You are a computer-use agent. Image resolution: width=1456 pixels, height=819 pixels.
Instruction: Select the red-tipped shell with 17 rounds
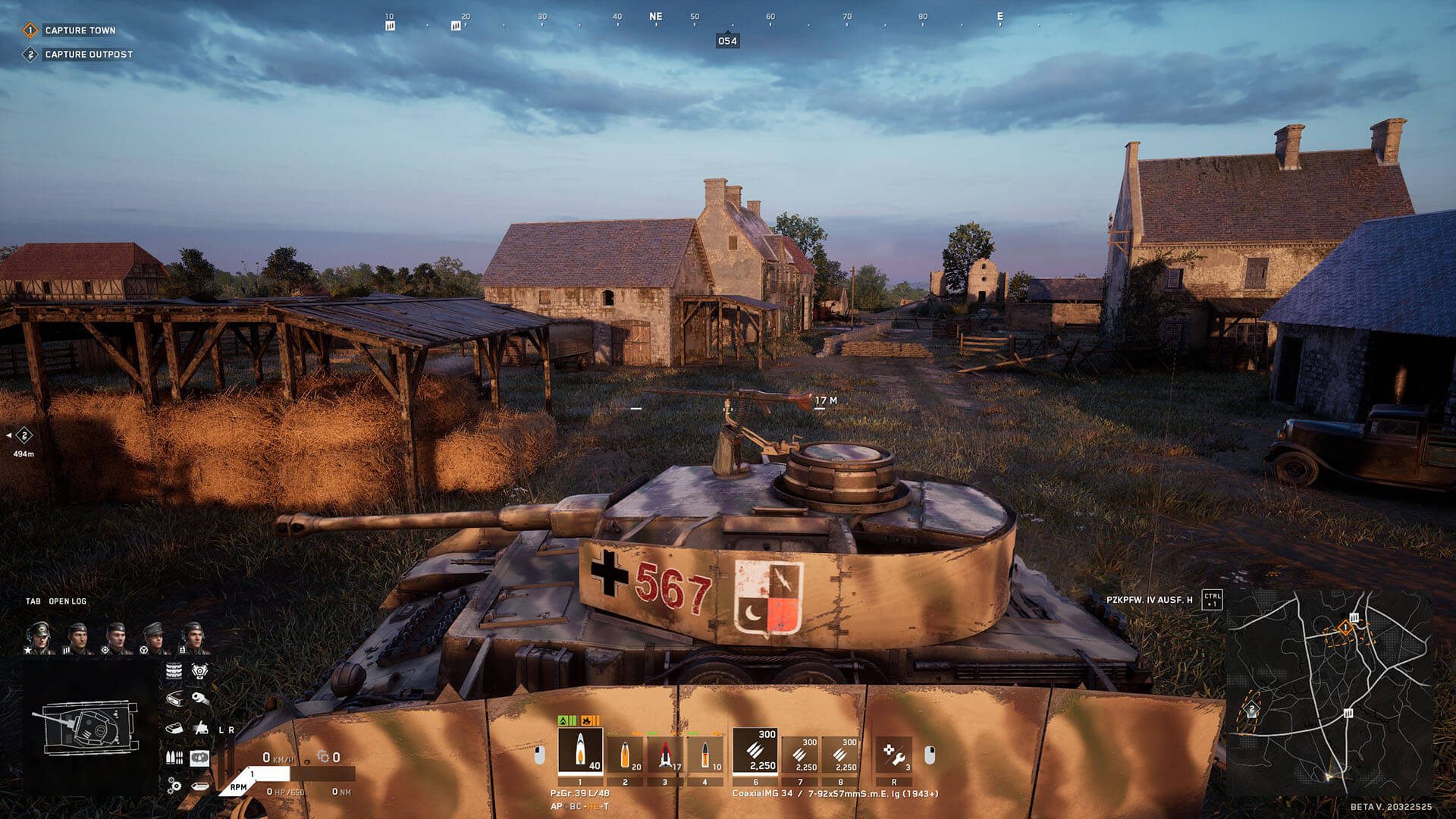pos(665,755)
